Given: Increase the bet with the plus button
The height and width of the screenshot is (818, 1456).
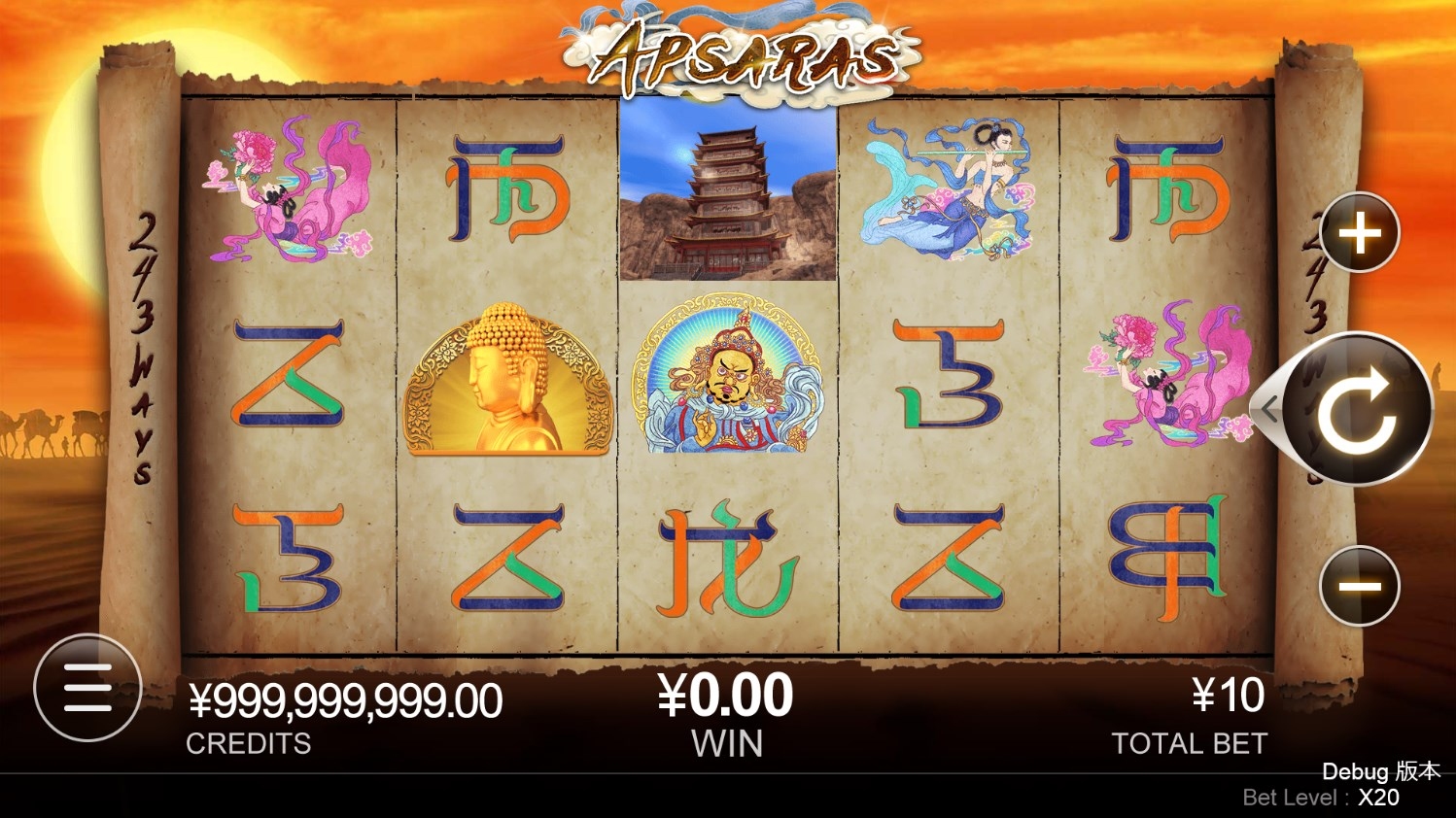Looking at the screenshot, I should (1360, 233).
